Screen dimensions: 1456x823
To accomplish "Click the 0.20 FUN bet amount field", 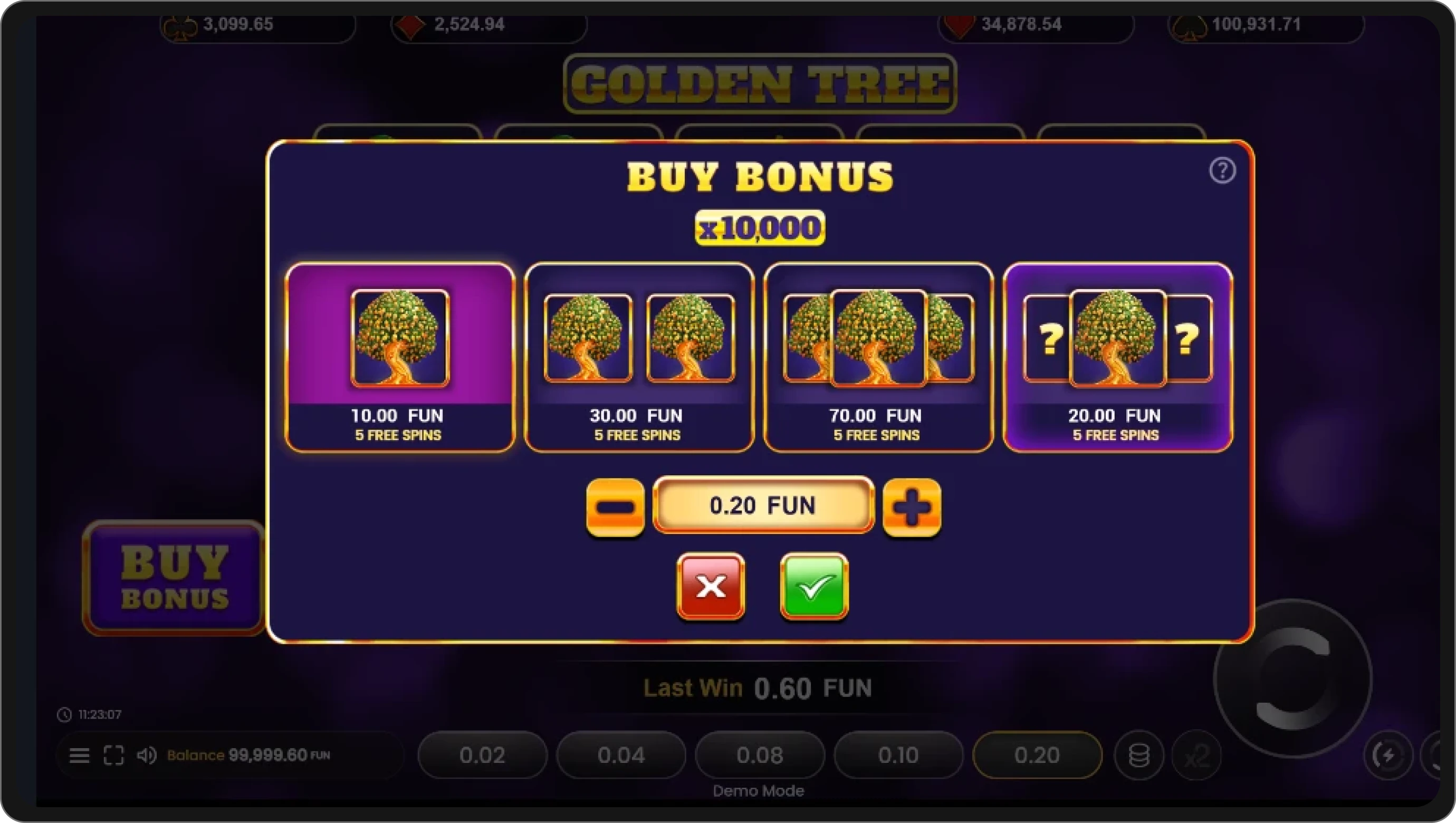I will click(763, 506).
